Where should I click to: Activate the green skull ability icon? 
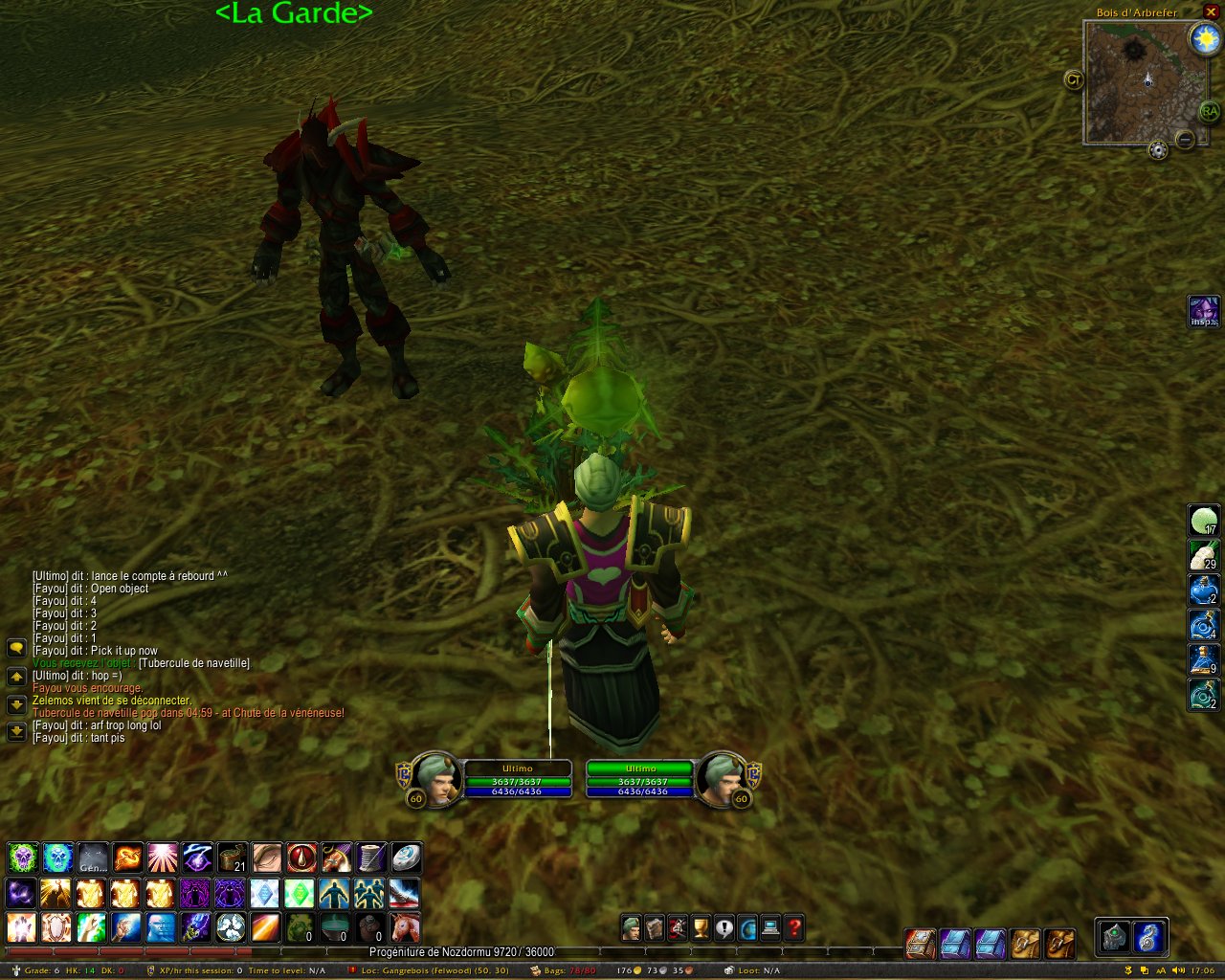(22, 857)
